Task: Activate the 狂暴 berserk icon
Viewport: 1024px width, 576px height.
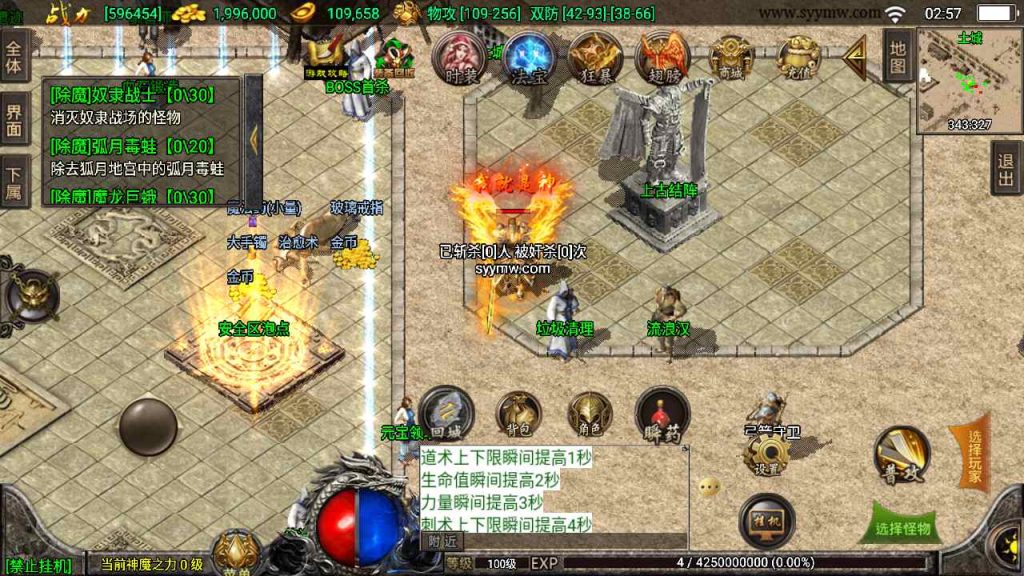Action: tap(595, 58)
